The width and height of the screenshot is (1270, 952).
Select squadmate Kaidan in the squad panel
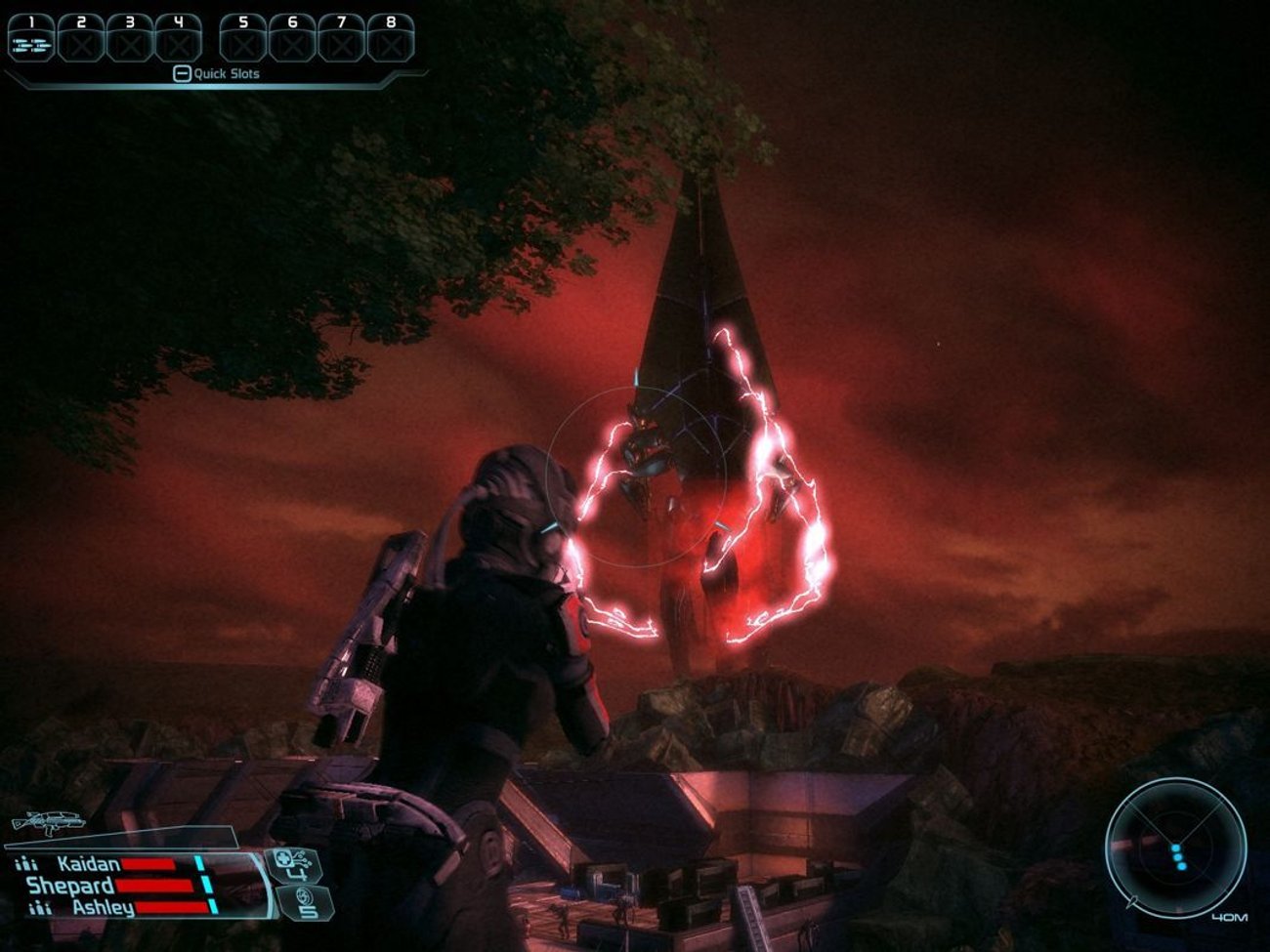pos(89,864)
